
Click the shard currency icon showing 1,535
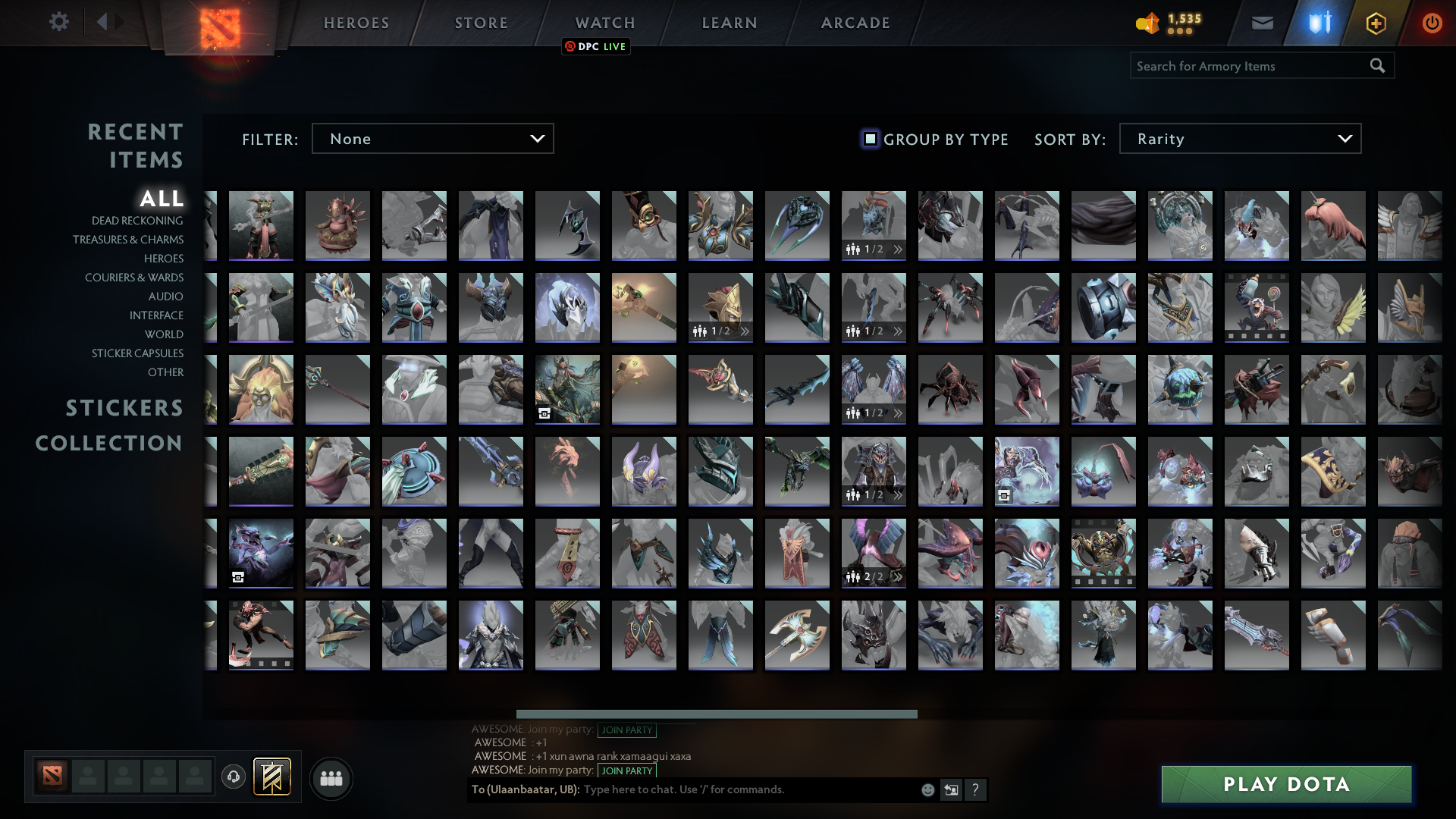1147,23
